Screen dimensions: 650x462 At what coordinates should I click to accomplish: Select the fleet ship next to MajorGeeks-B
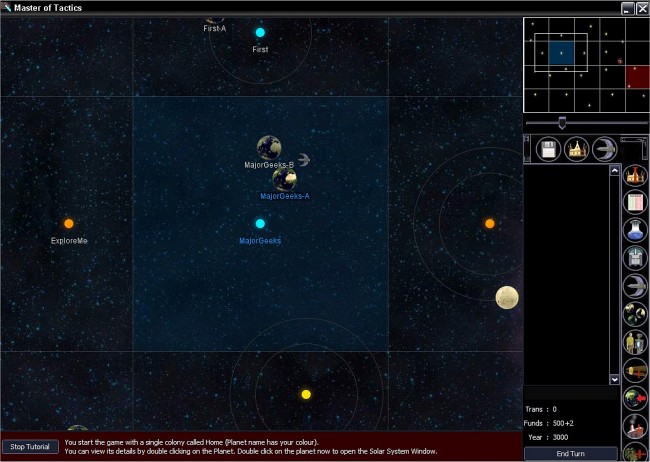pos(304,159)
